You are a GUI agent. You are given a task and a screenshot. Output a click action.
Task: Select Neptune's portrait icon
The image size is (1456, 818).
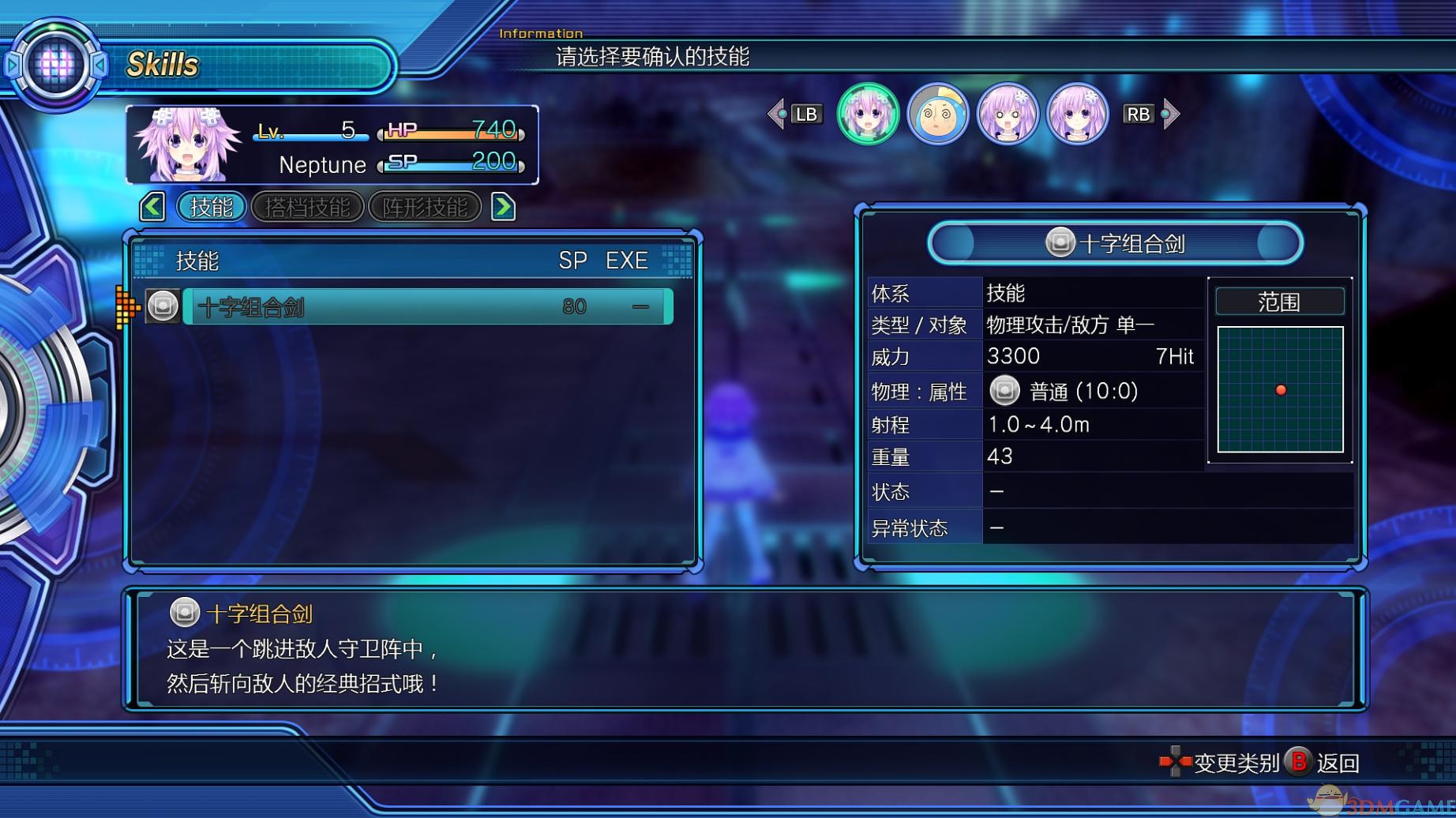(x=868, y=114)
